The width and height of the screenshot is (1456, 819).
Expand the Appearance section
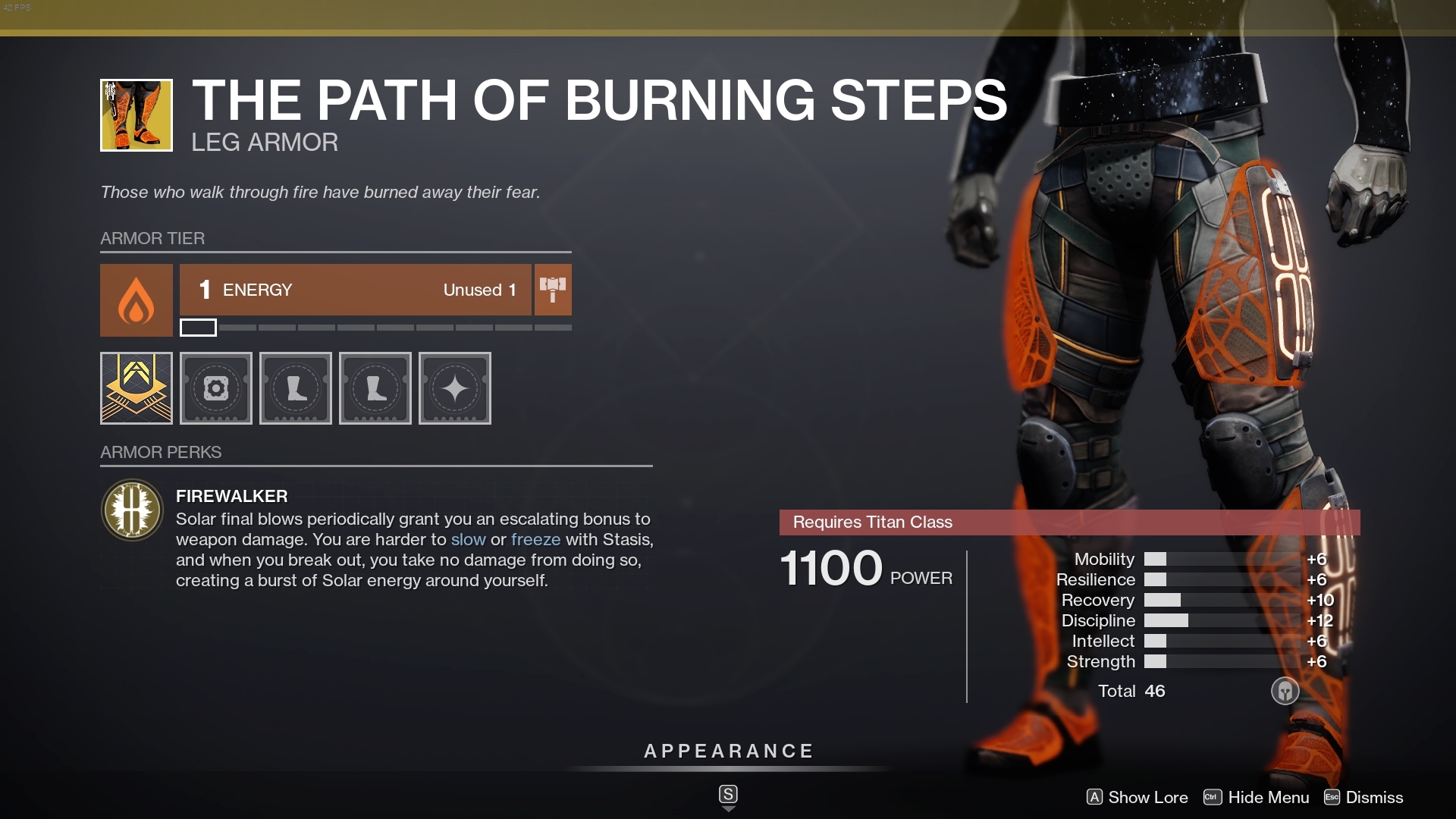coord(727,752)
